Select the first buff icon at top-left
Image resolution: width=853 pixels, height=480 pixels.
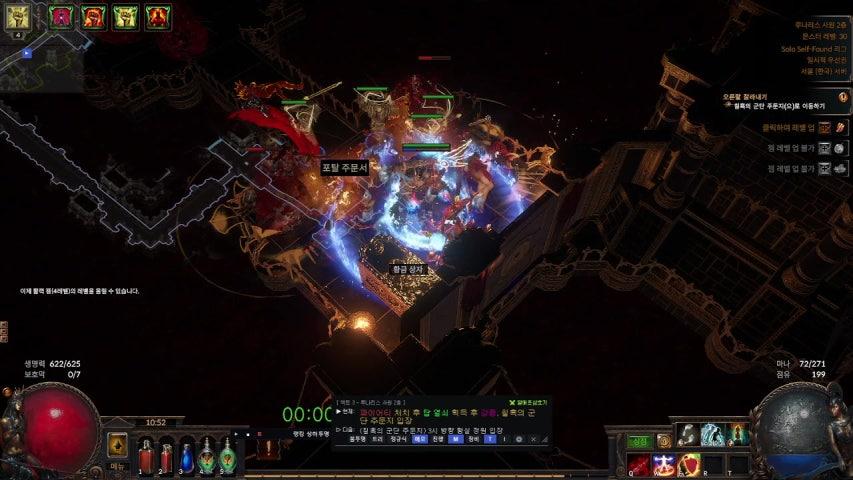[x=17, y=15]
